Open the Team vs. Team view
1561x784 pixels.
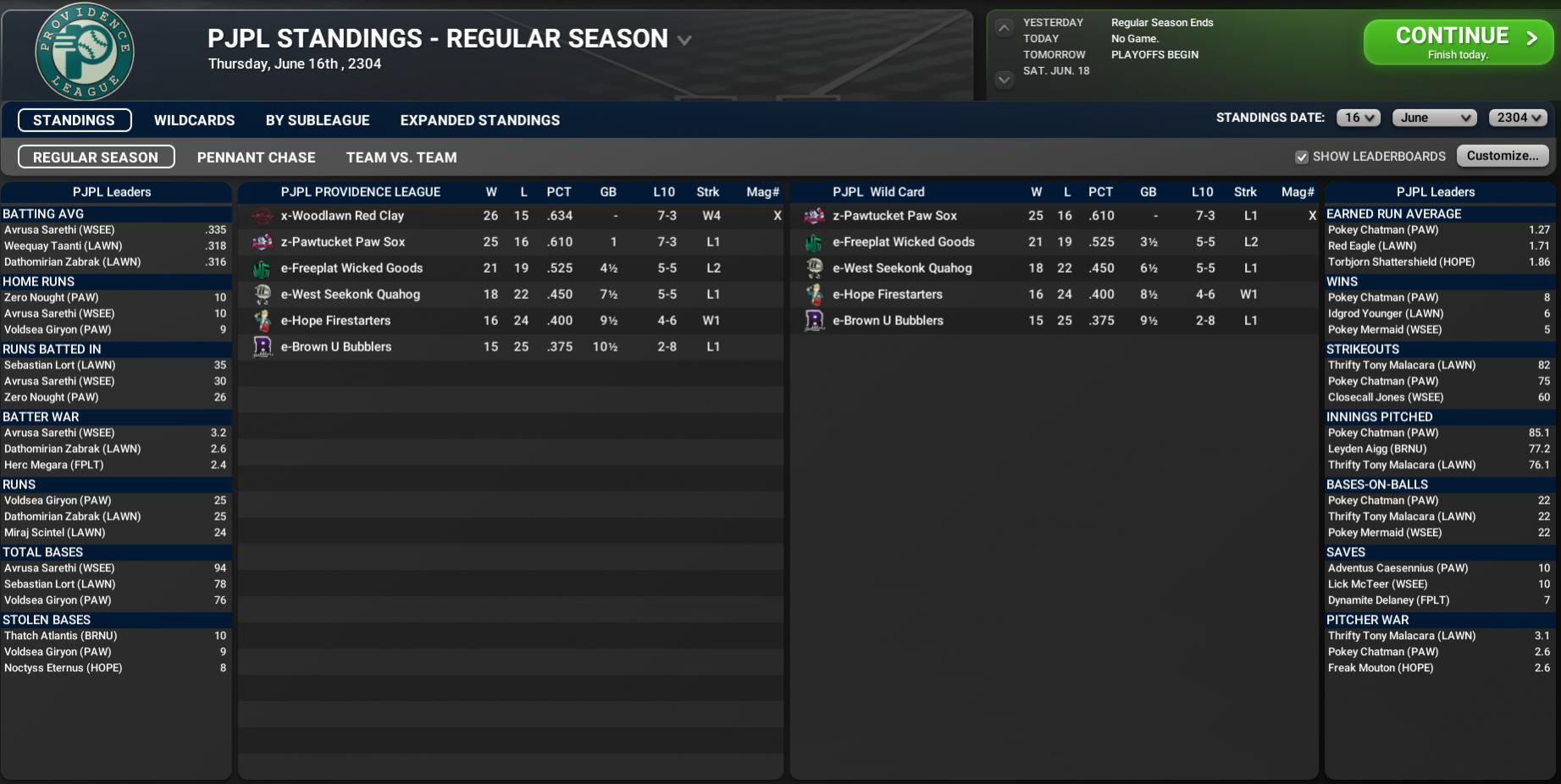click(x=401, y=157)
